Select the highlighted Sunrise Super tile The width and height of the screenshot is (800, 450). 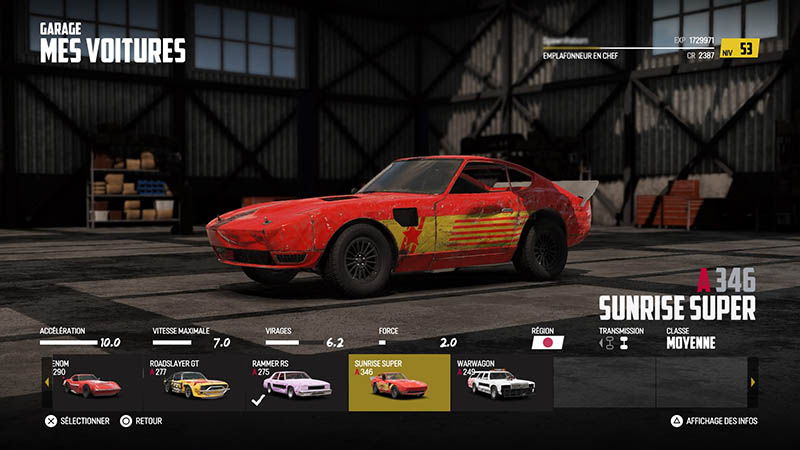[x=399, y=382]
